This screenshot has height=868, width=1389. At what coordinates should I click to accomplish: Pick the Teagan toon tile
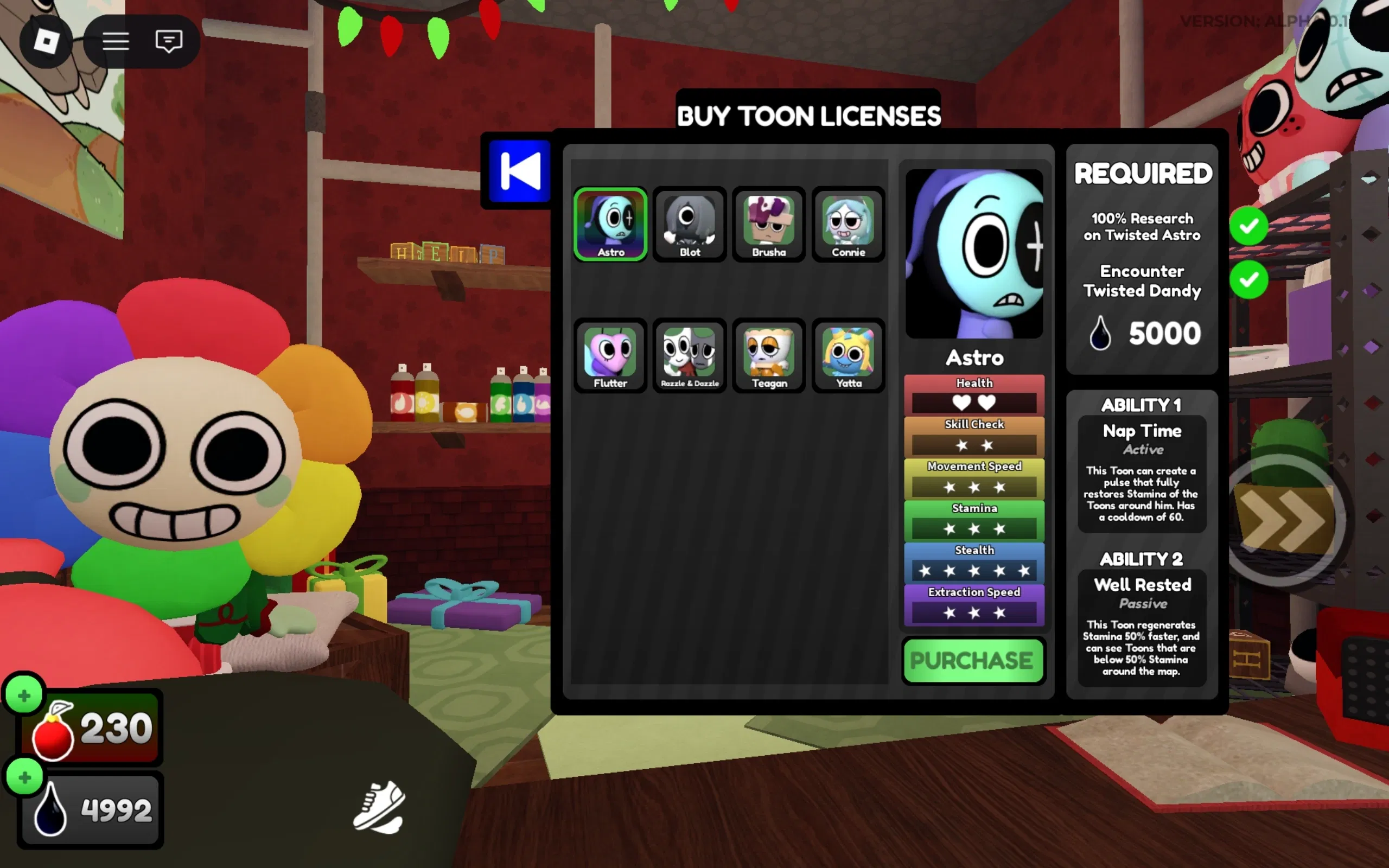pos(768,356)
